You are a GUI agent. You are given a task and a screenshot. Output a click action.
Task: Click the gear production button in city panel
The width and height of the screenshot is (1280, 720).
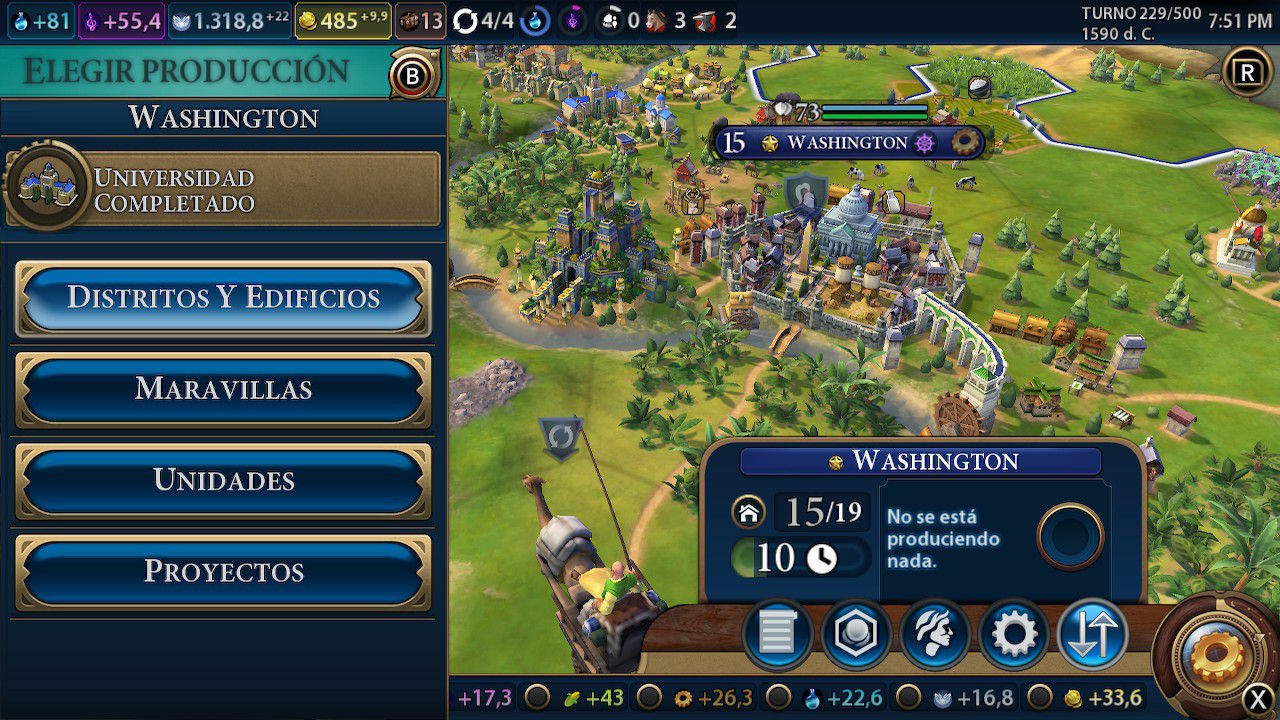coord(1013,634)
